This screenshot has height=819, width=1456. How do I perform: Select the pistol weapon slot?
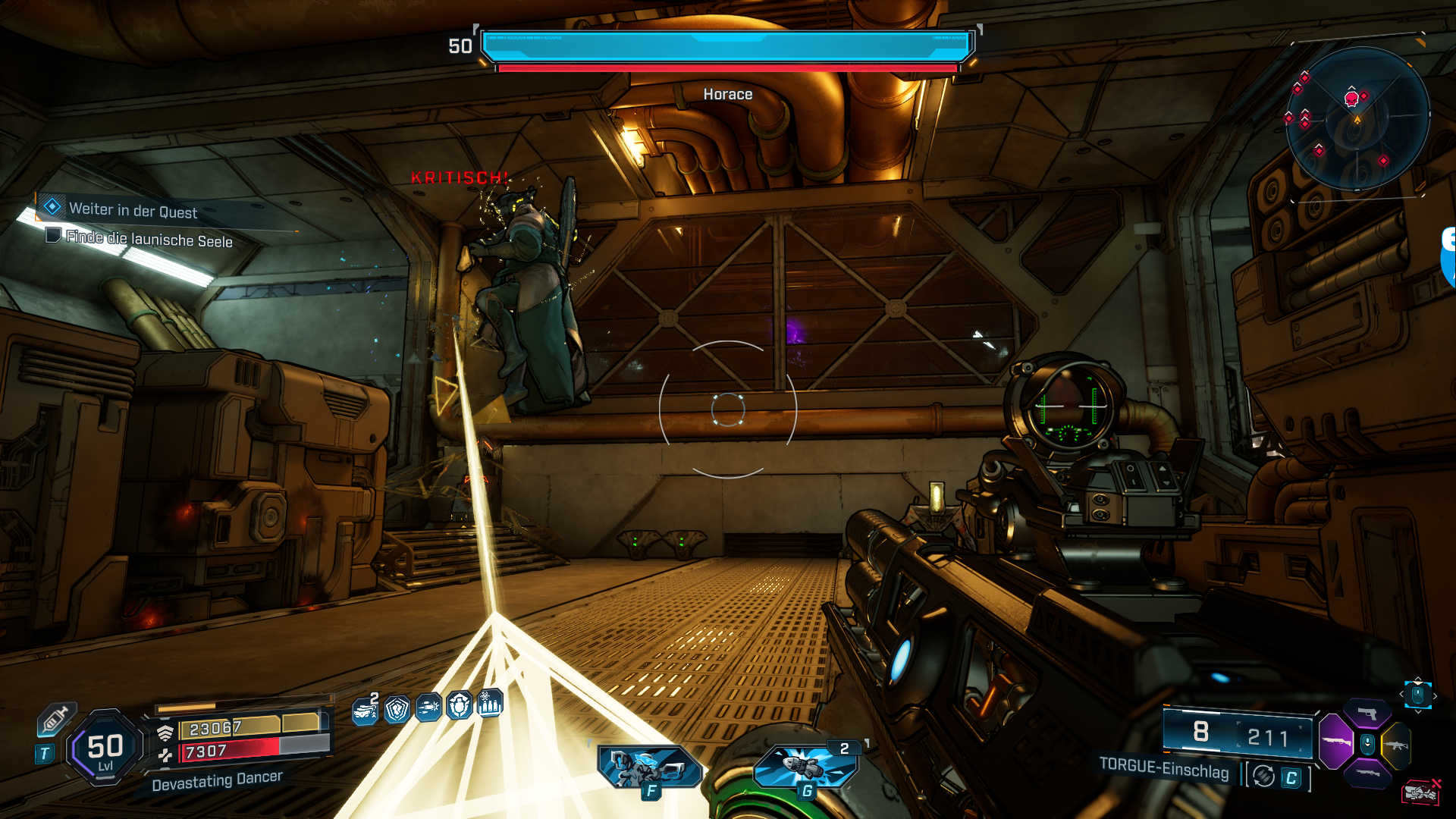[x=1367, y=714]
